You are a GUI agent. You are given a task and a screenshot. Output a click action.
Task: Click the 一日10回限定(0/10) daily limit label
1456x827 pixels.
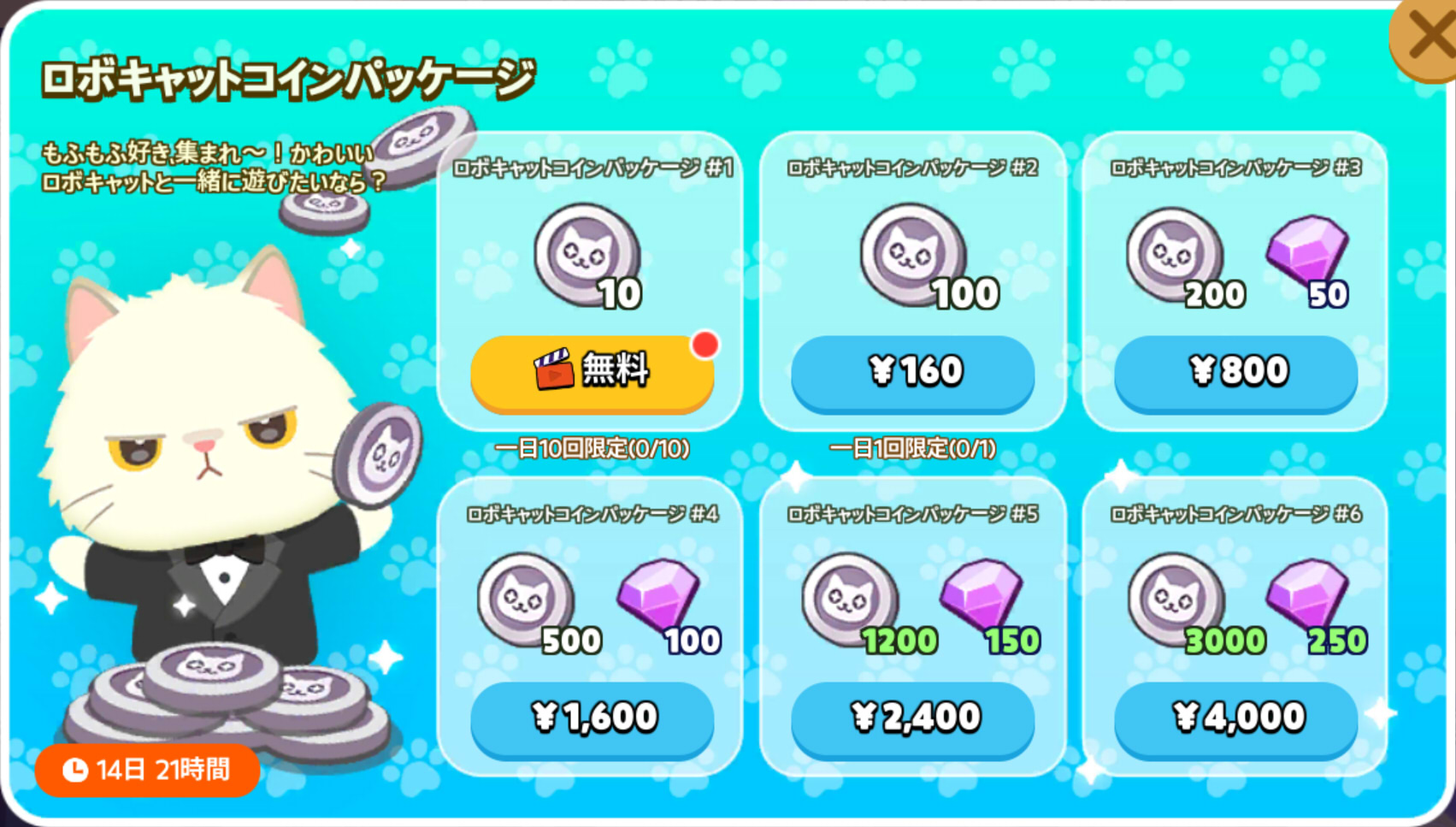pyautogui.click(x=592, y=448)
